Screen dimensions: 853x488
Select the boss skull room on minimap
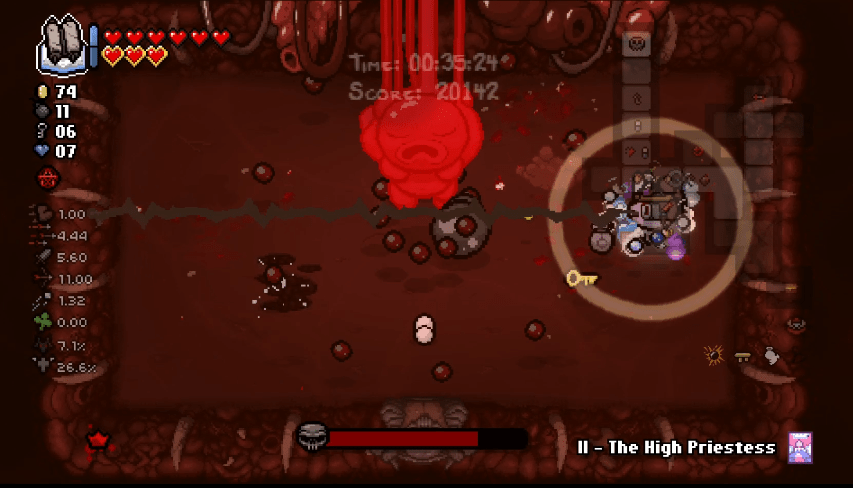(x=636, y=44)
